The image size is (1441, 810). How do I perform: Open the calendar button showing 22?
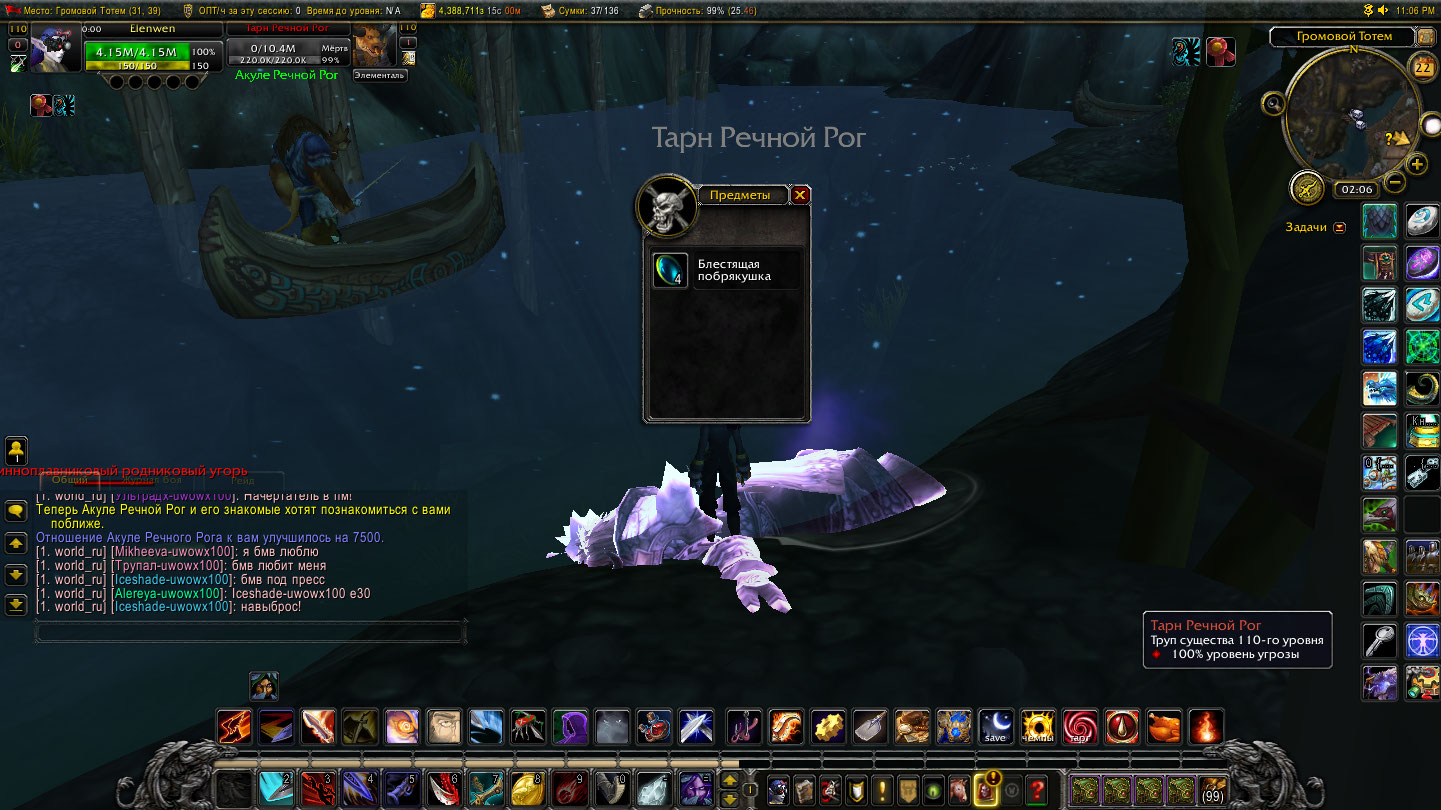coord(1422,67)
